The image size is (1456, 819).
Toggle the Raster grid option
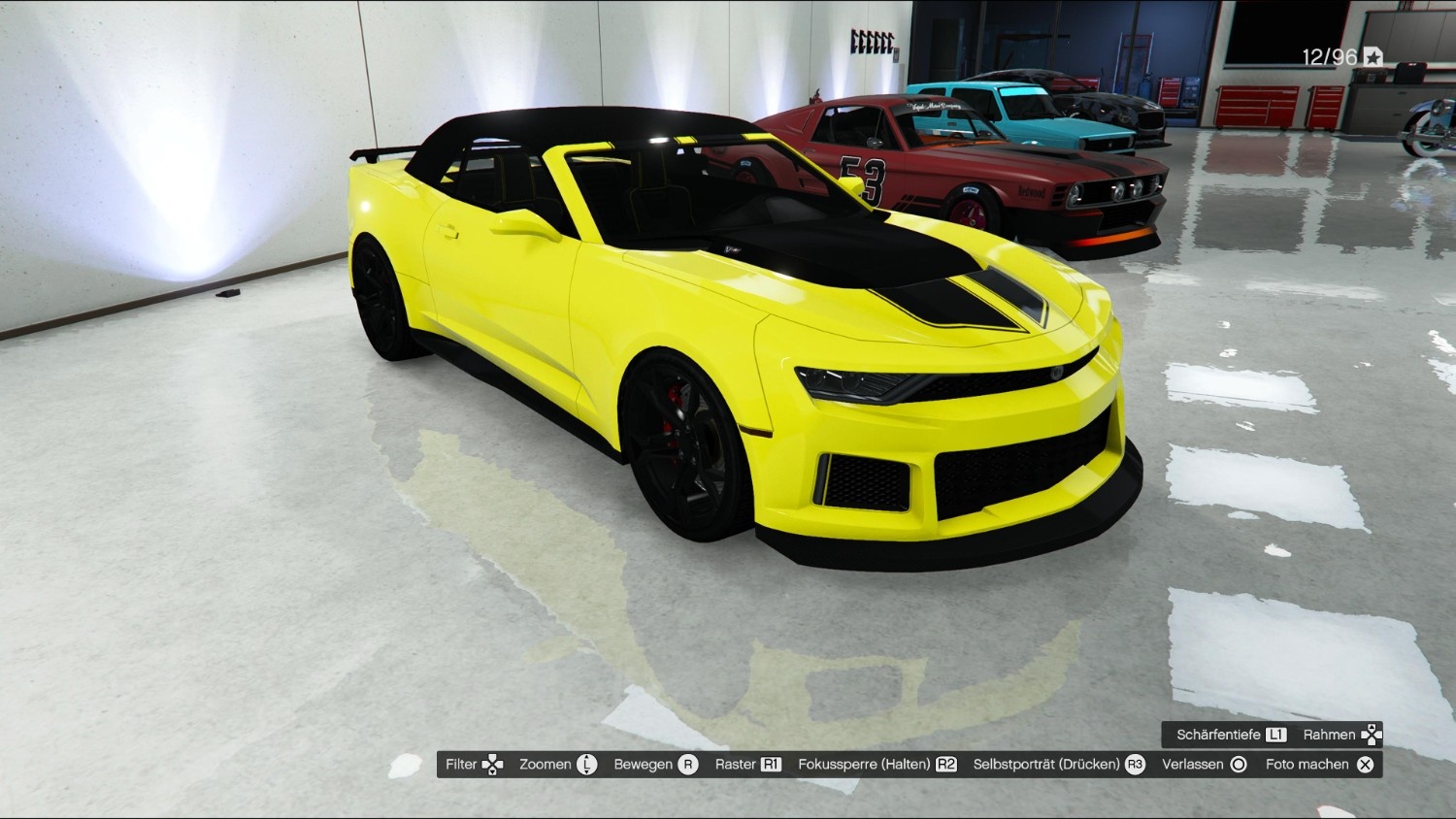tap(746, 765)
